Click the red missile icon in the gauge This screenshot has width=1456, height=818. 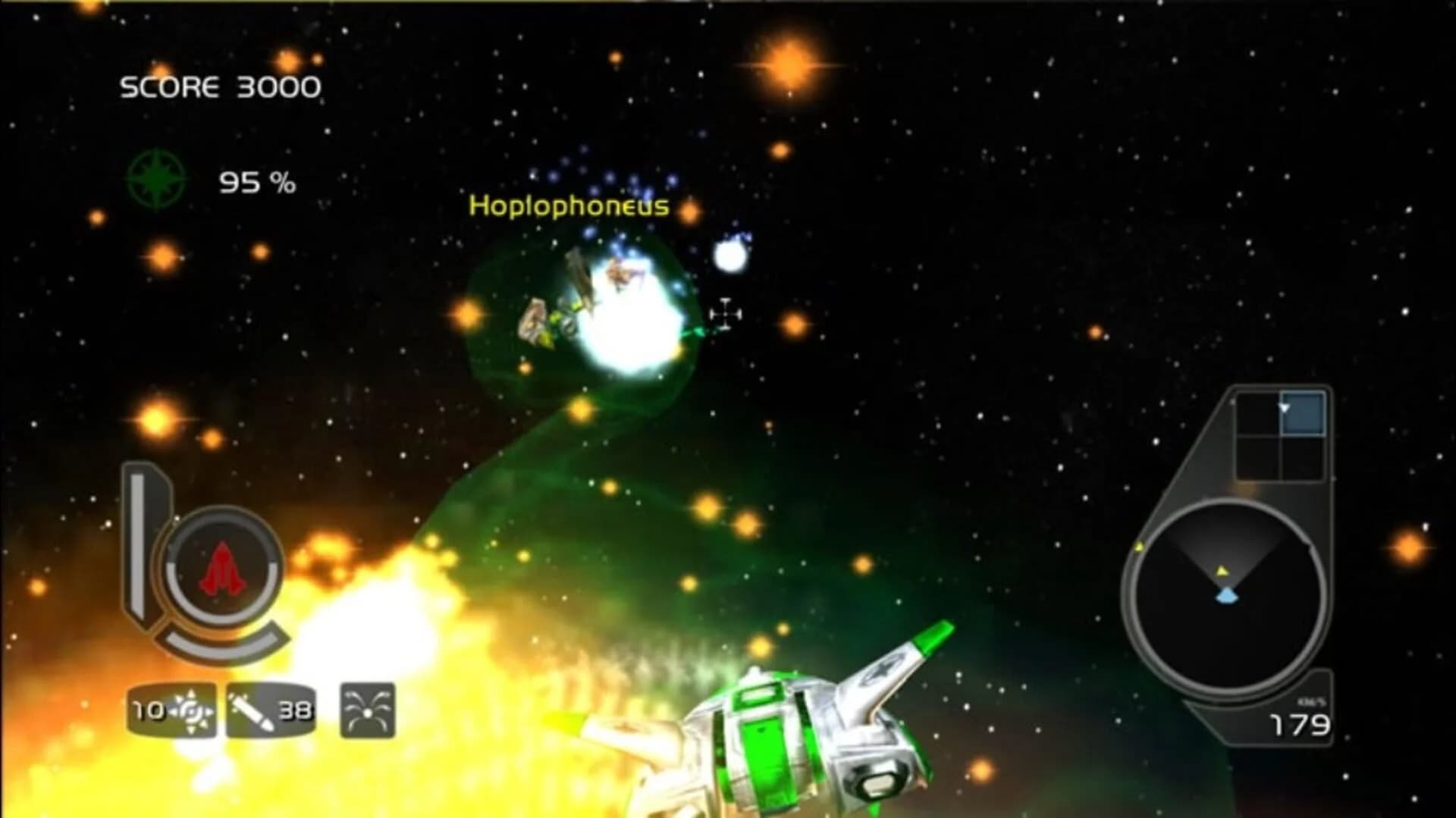223,567
